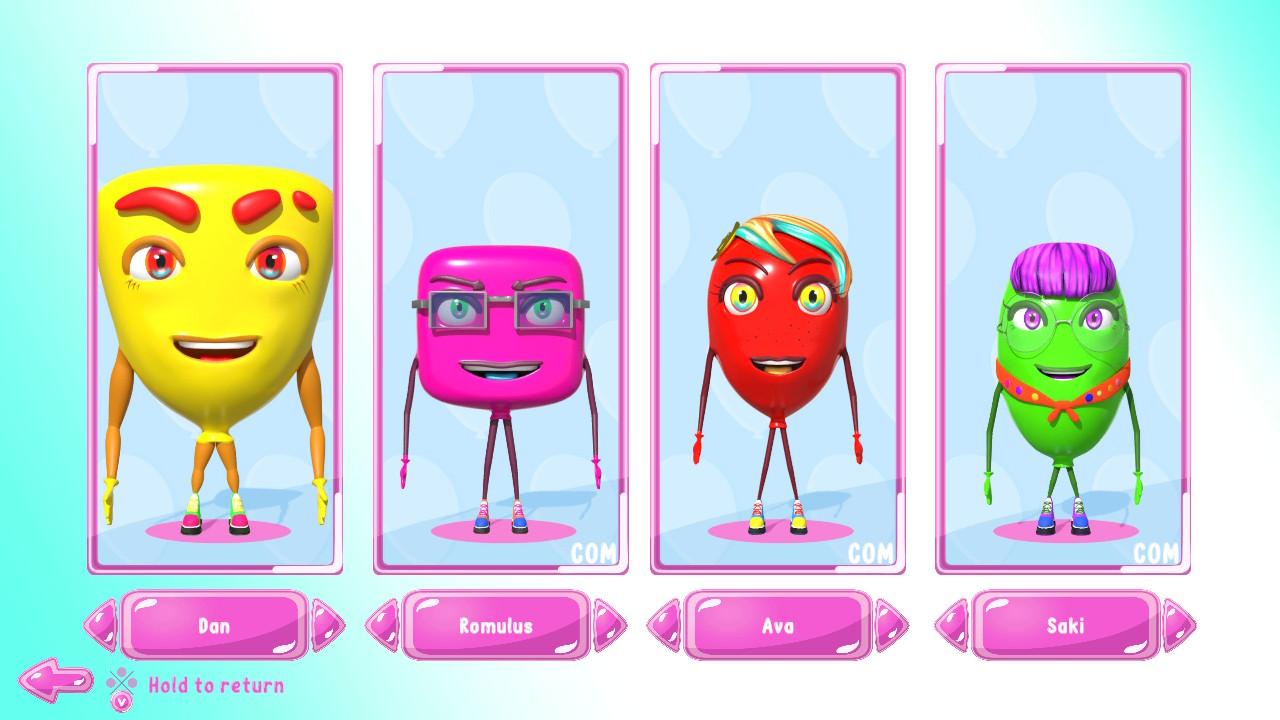Pick the Ava character card
The image size is (1280, 720).
tap(777, 320)
